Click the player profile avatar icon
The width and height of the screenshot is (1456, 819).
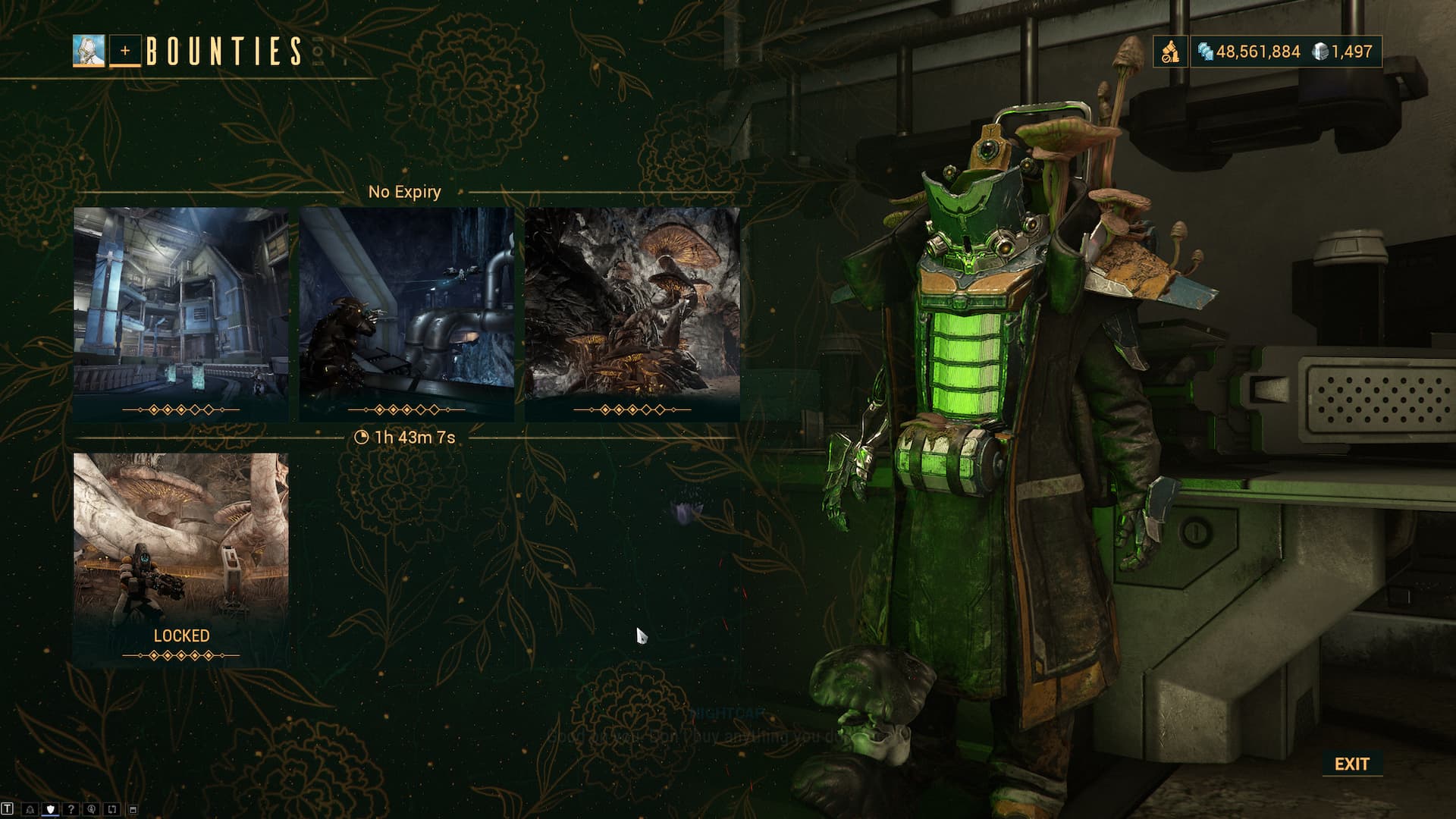[89, 51]
